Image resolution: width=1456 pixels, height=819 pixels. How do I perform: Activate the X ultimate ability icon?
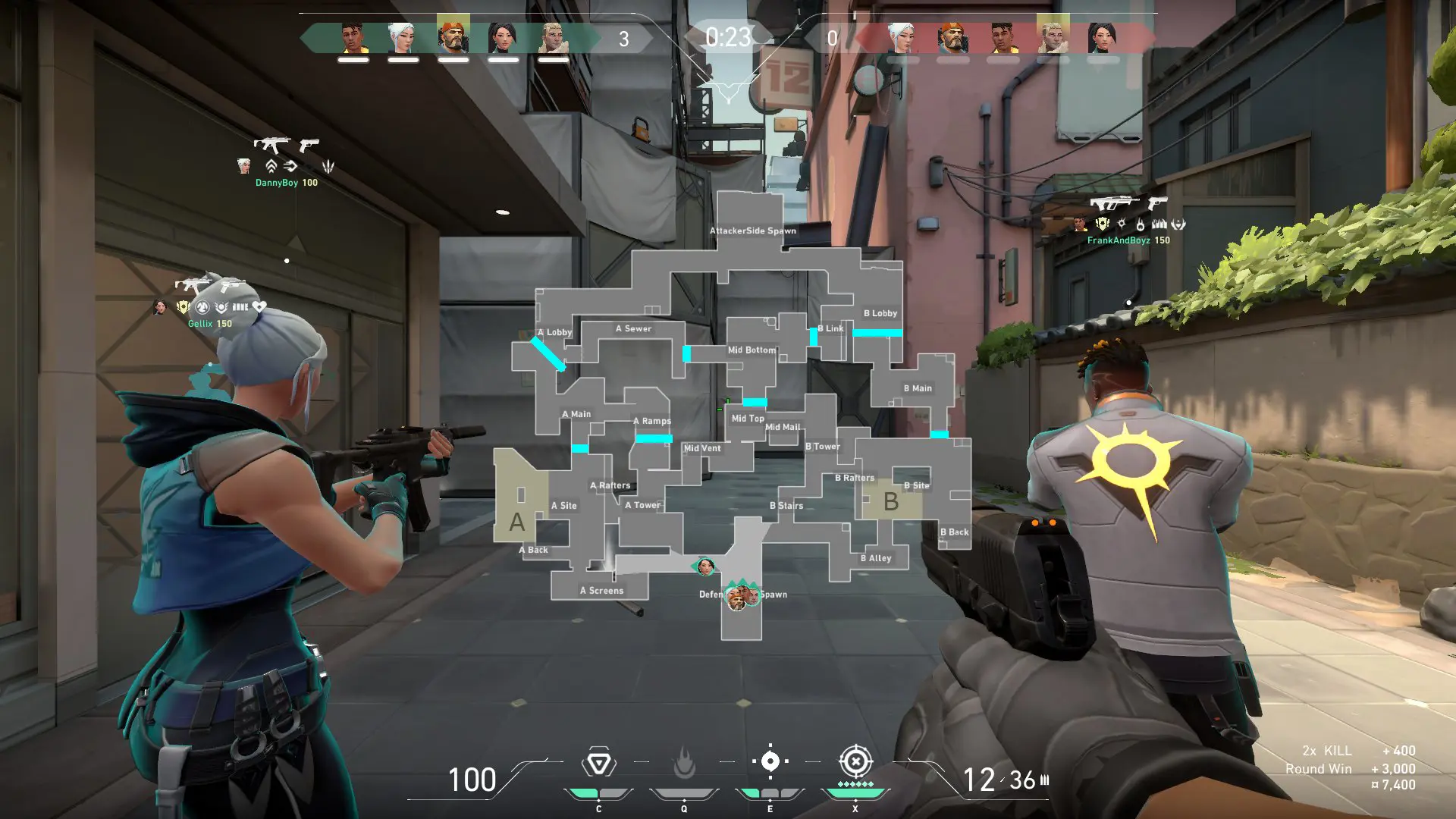pos(855,762)
